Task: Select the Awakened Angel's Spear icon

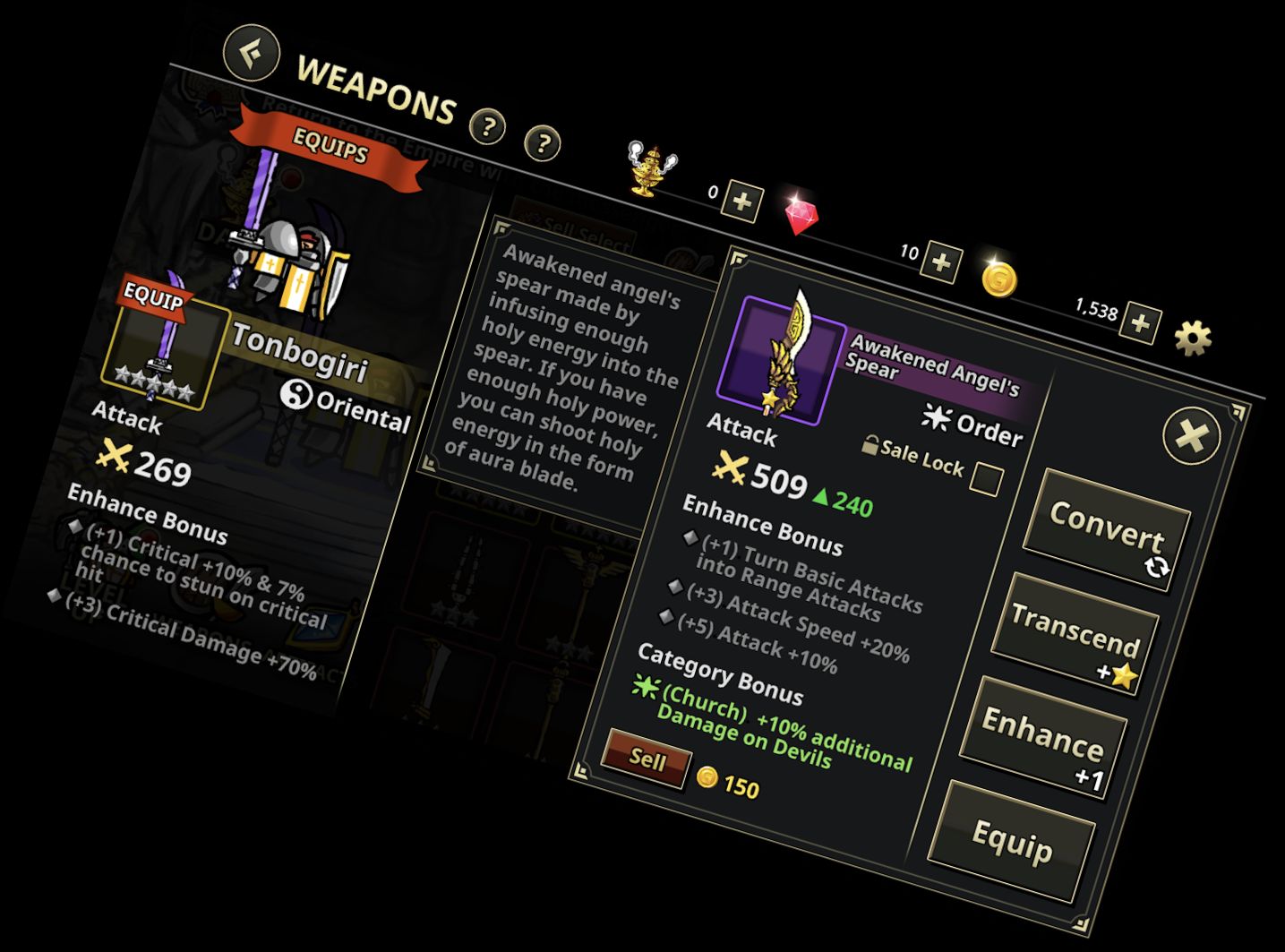Action: (781, 358)
